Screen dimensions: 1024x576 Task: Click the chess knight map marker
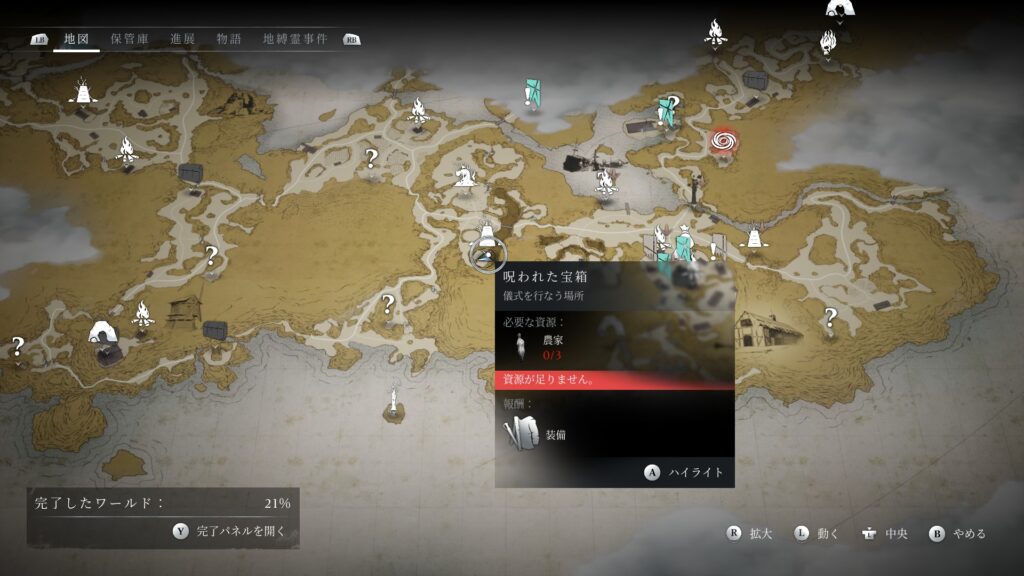465,175
